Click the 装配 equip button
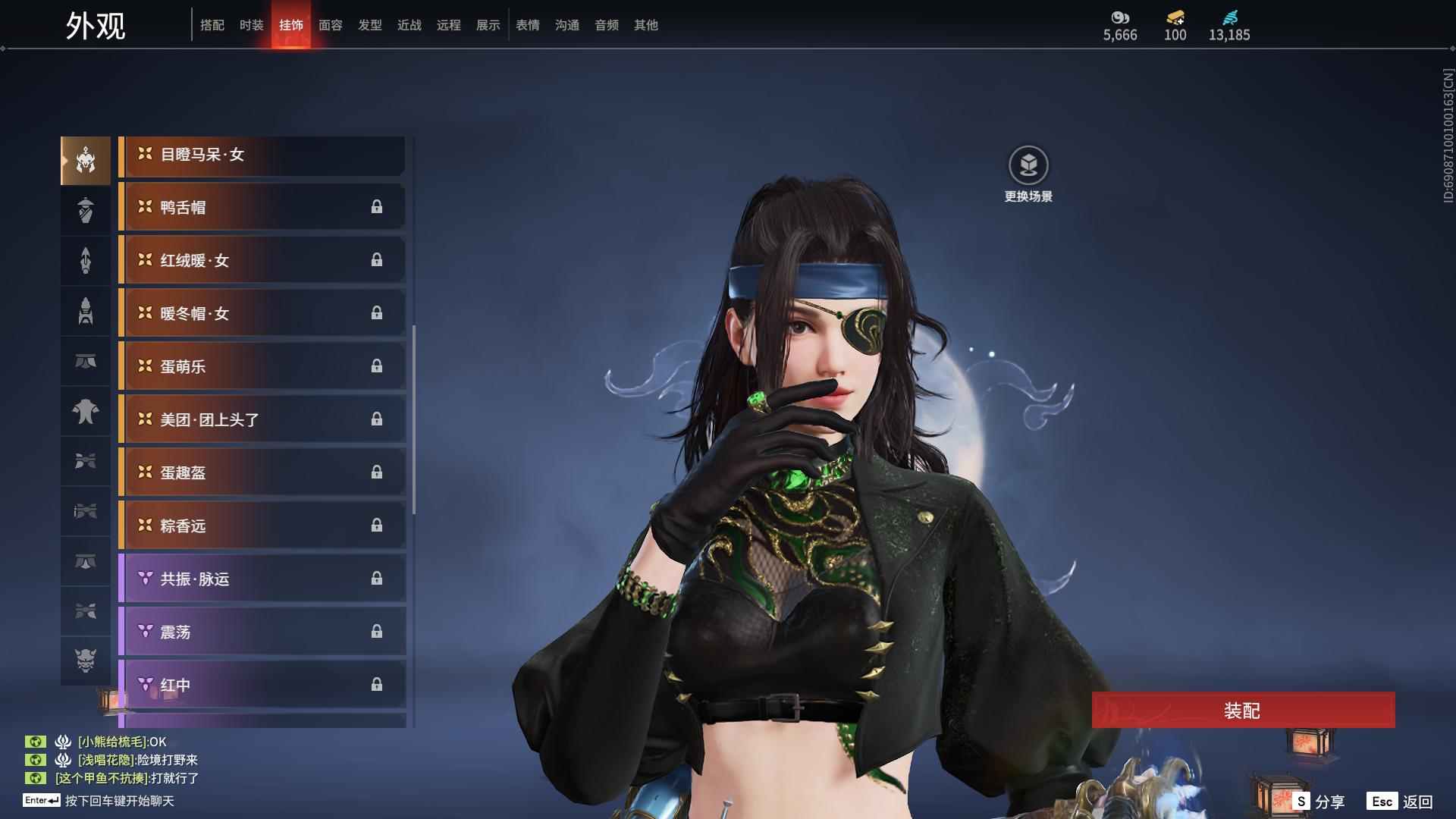Viewport: 1456px width, 819px height. (x=1242, y=711)
